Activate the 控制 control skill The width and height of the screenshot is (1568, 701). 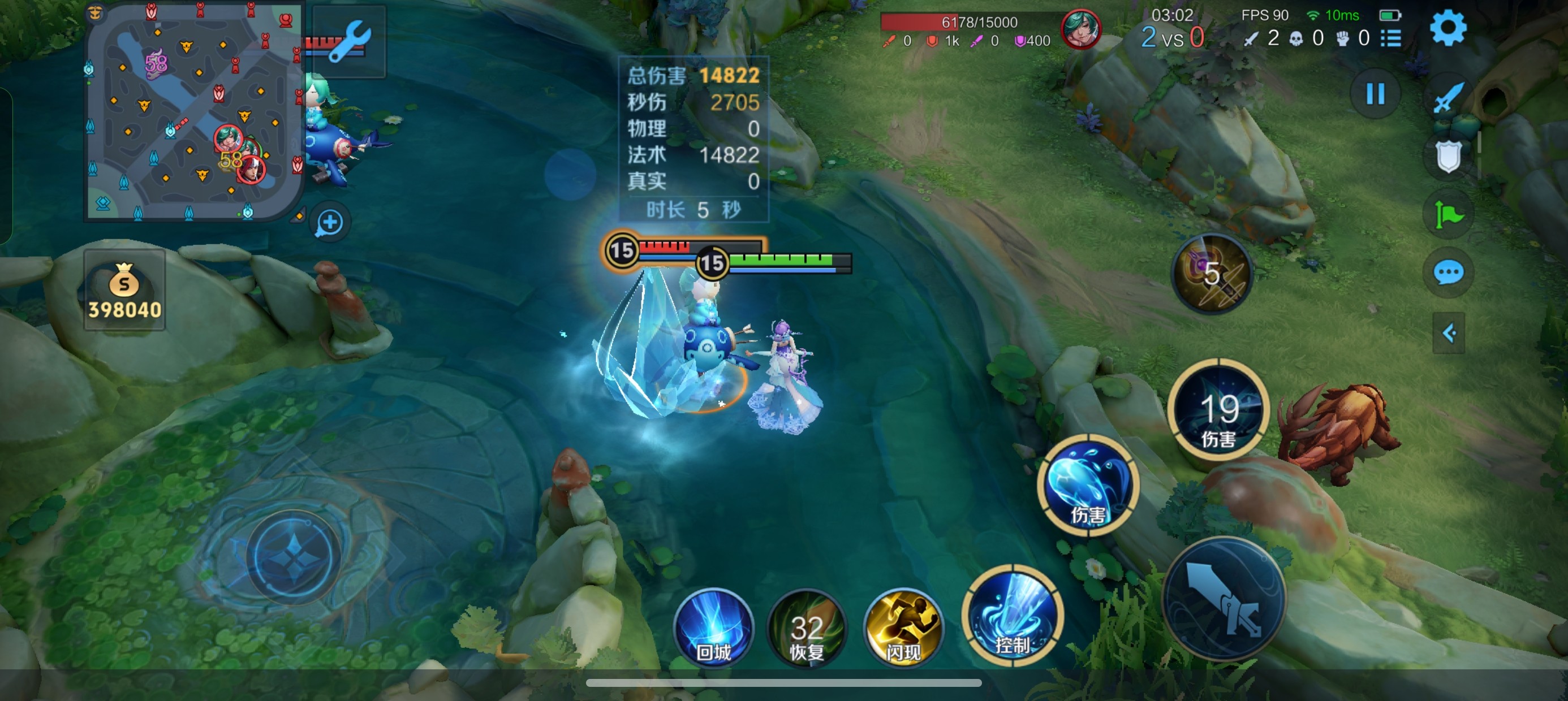pos(1013,615)
